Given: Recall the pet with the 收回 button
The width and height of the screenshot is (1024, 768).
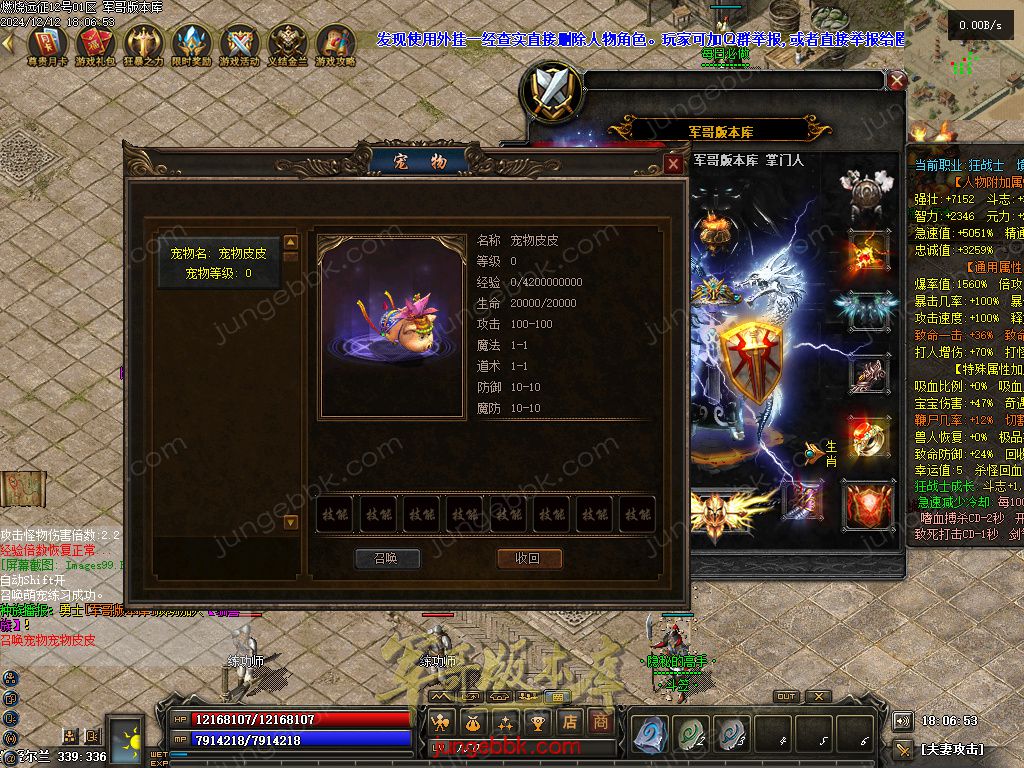Looking at the screenshot, I should click(x=529, y=559).
